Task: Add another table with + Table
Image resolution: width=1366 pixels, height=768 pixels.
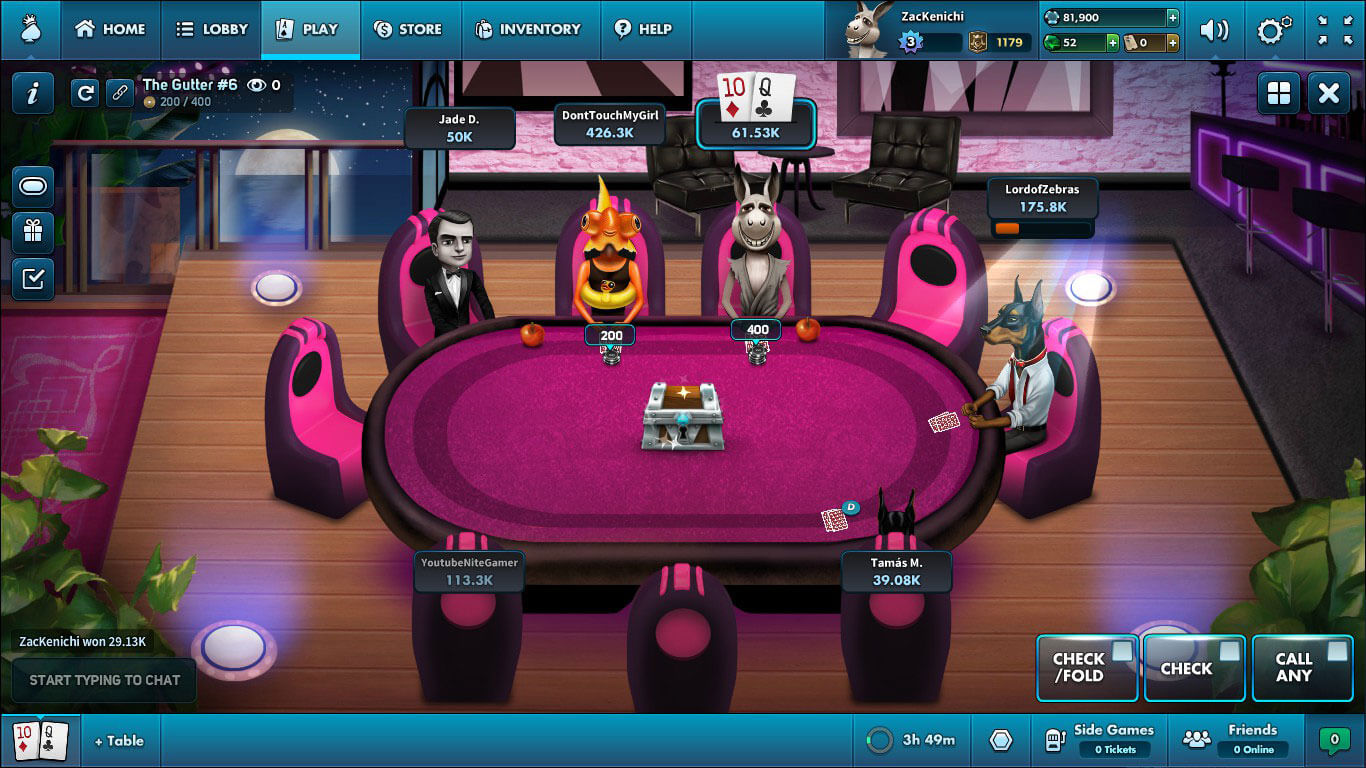Action: tap(119, 741)
